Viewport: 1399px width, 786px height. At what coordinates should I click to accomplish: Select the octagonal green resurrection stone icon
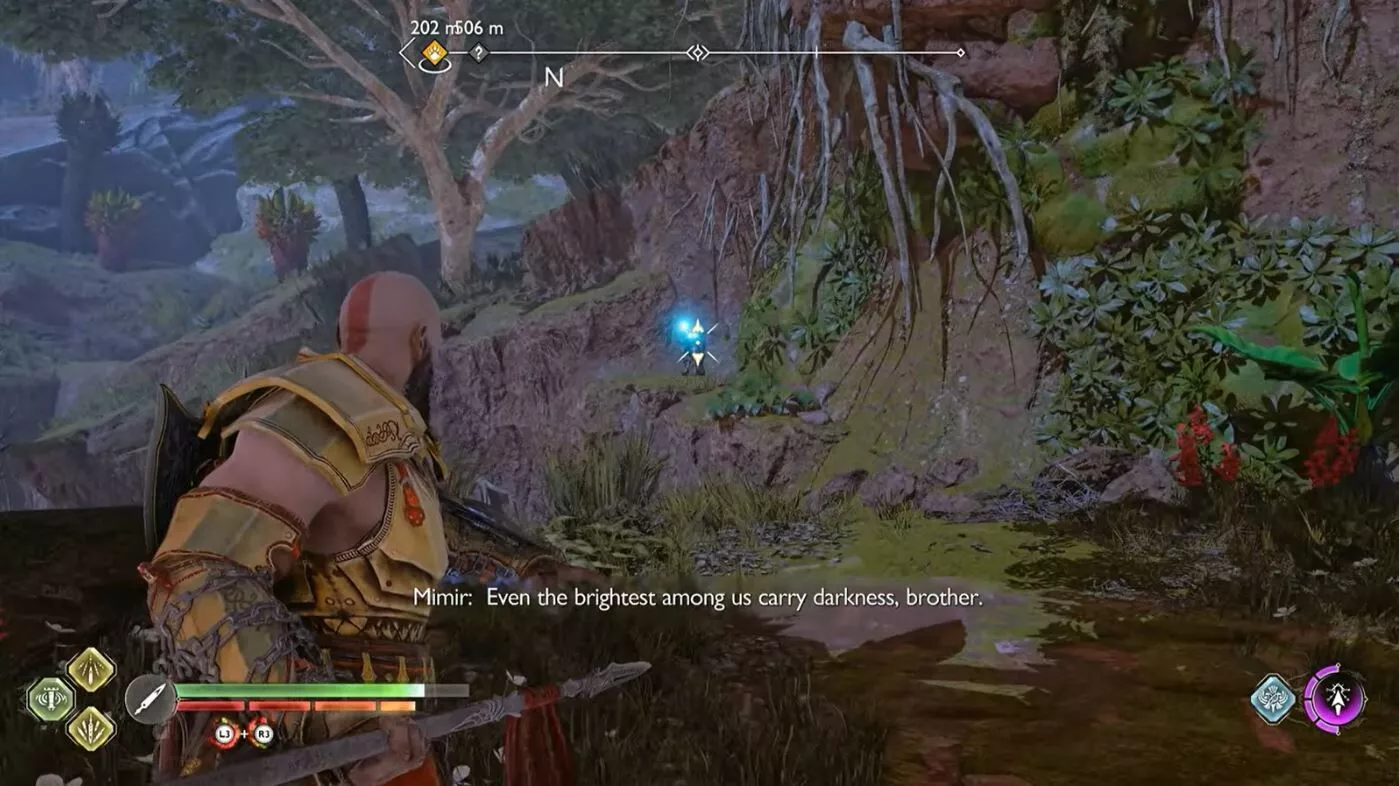click(x=50, y=698)
